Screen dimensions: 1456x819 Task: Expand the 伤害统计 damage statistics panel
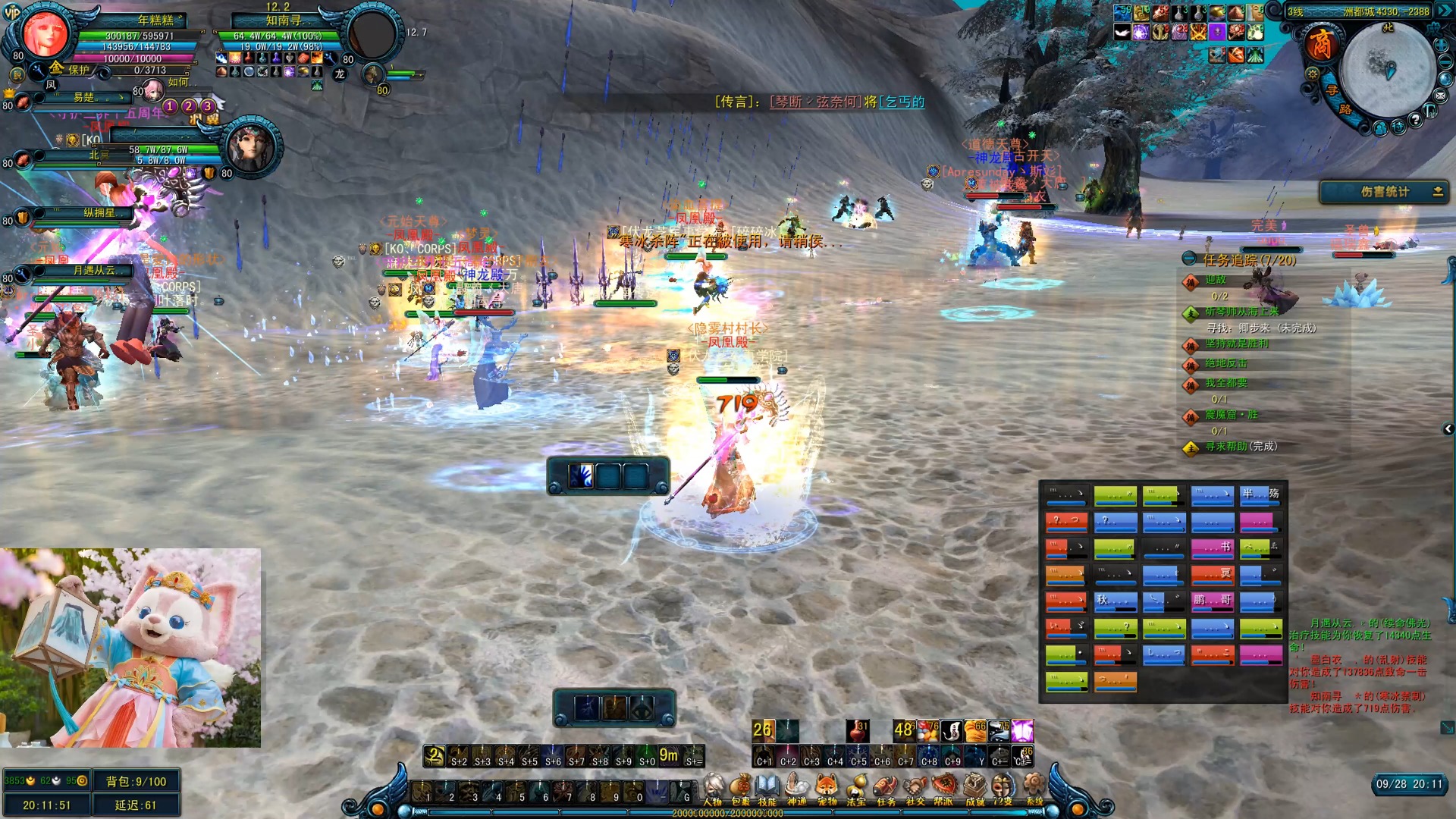pyautogui.click(x=1437, y=192)
